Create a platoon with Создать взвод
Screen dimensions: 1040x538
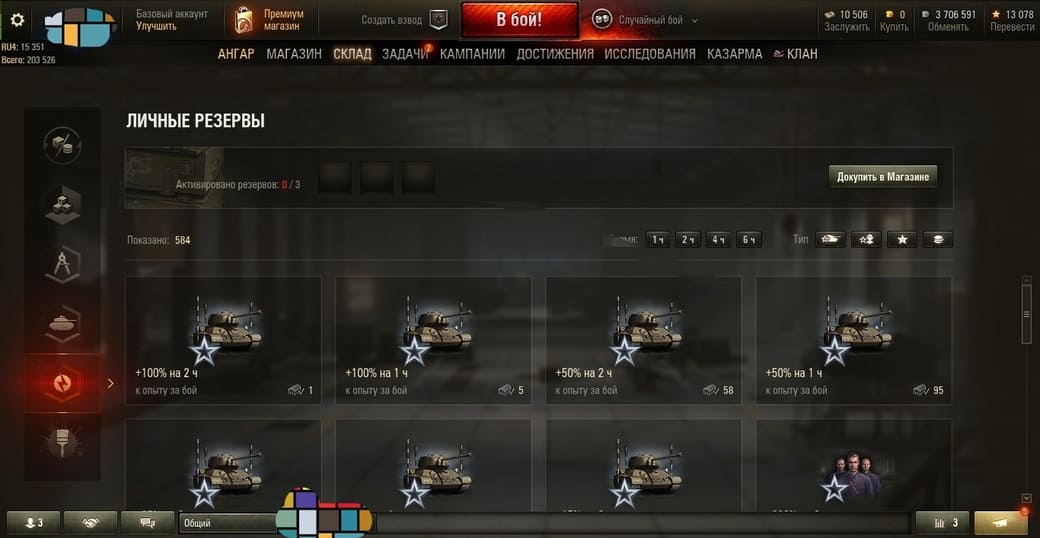(407, 20)
